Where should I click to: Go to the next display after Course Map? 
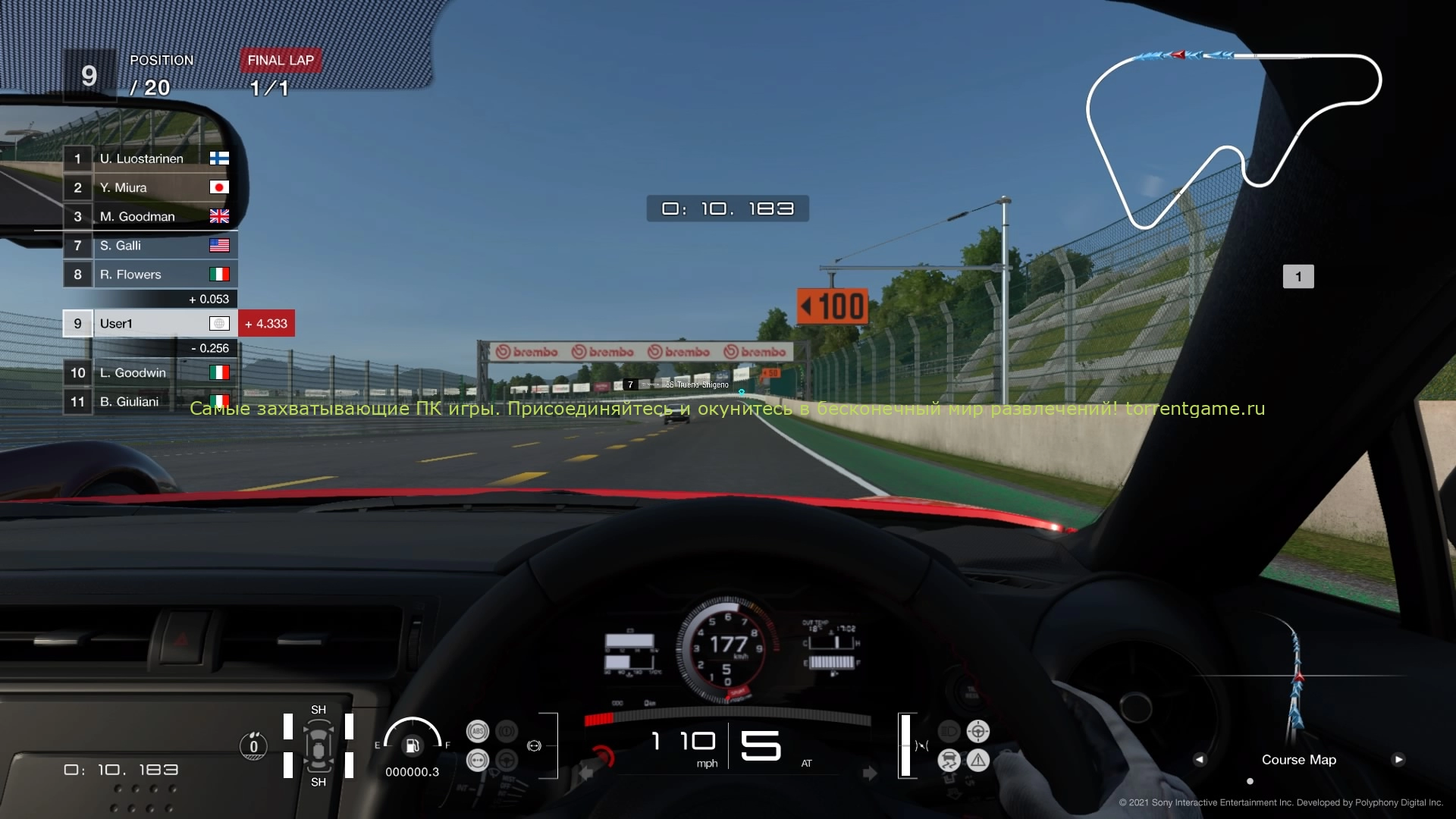(1398, 759)
